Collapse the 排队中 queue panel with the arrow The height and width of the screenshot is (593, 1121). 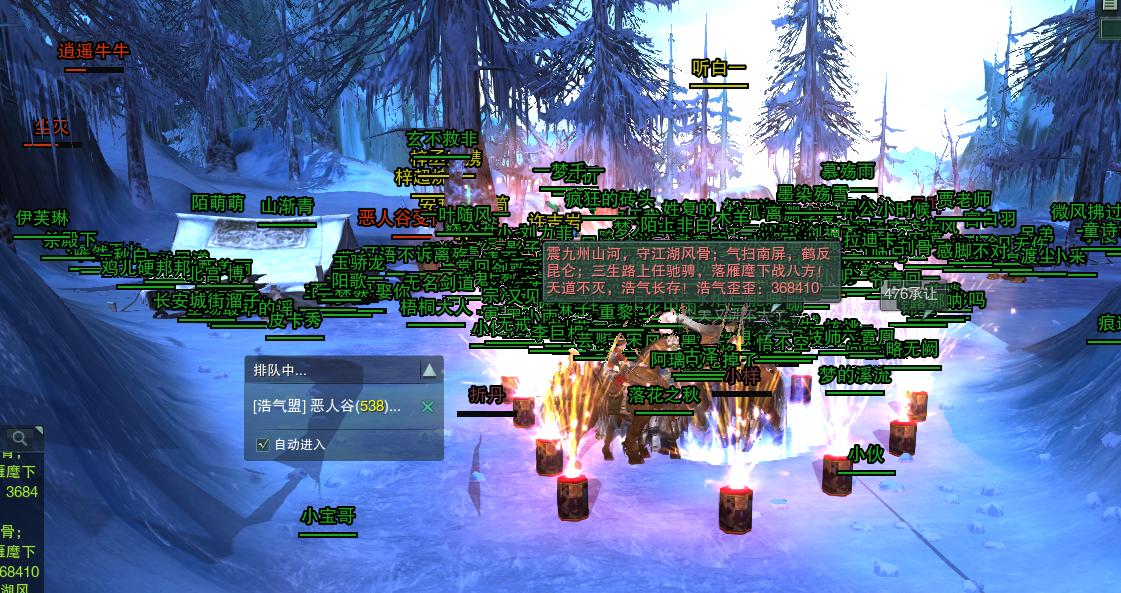429,370
